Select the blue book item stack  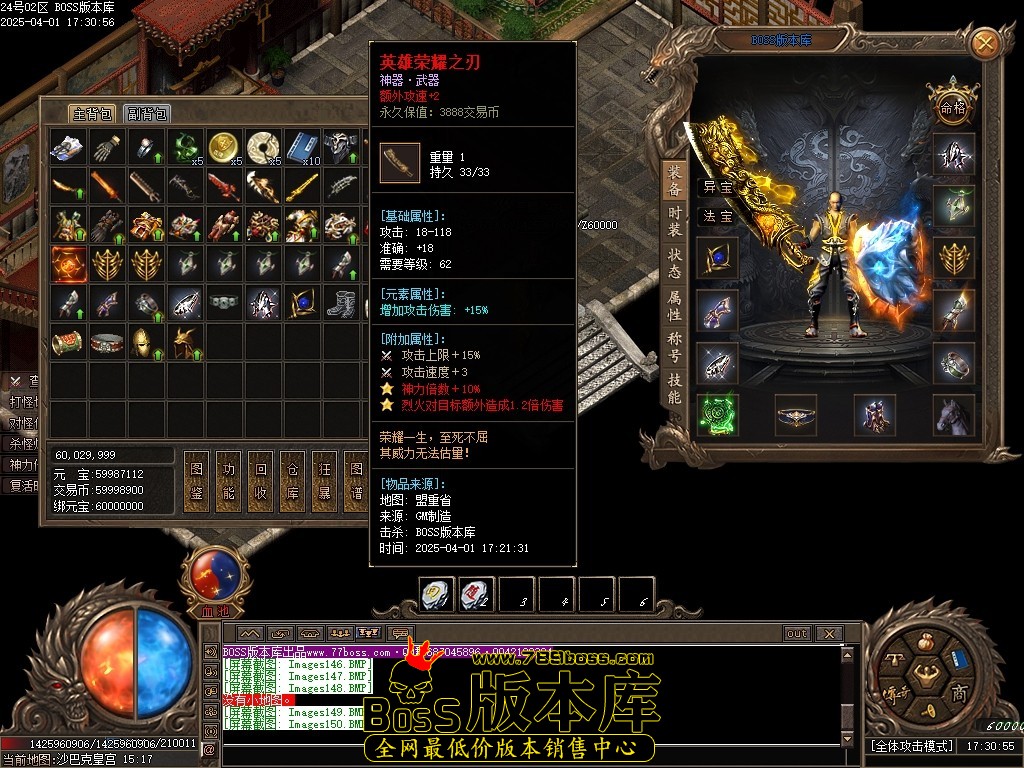coord(301,148)
